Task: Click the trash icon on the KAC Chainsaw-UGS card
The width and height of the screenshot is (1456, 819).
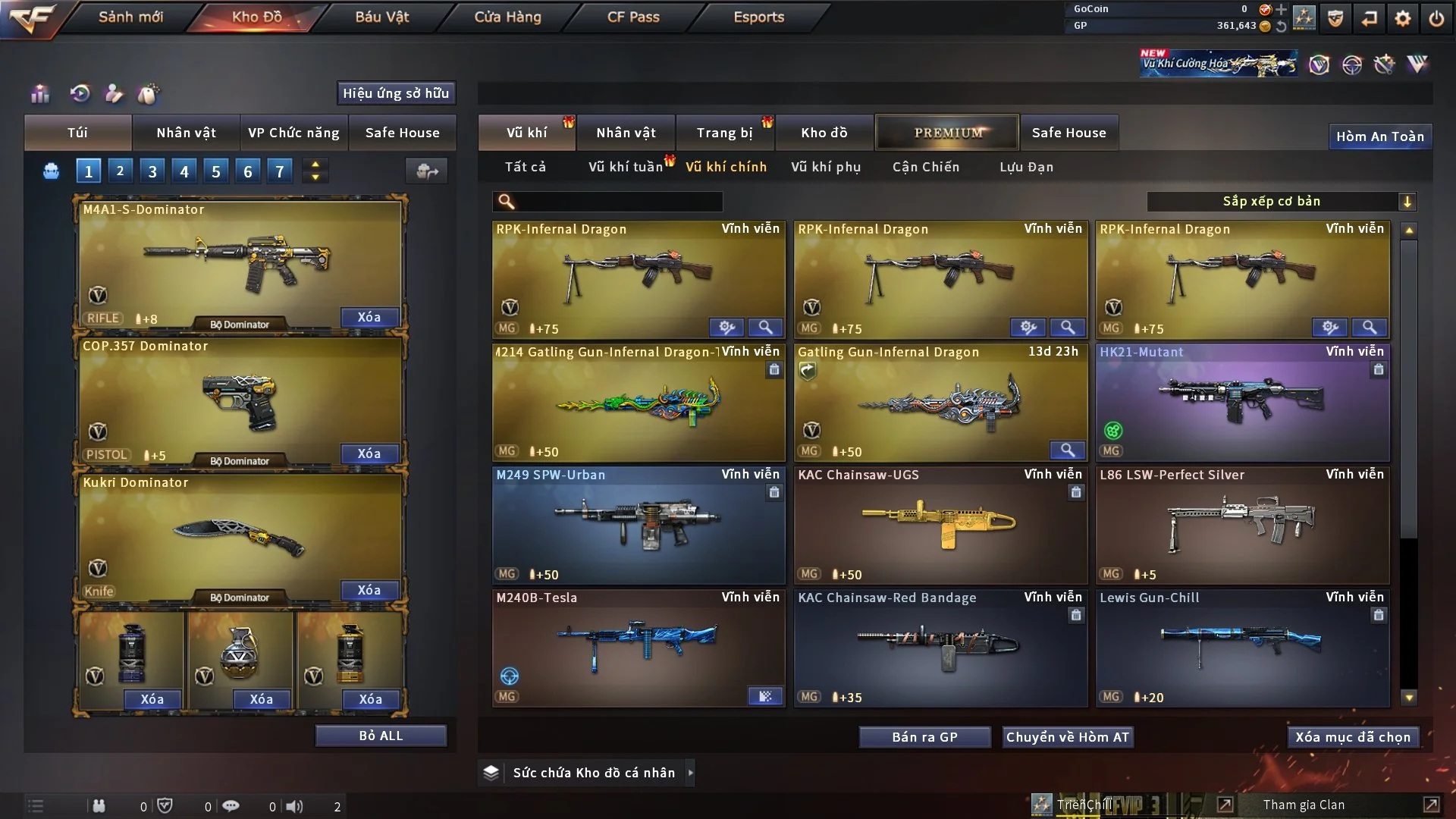Action: 1076,492
